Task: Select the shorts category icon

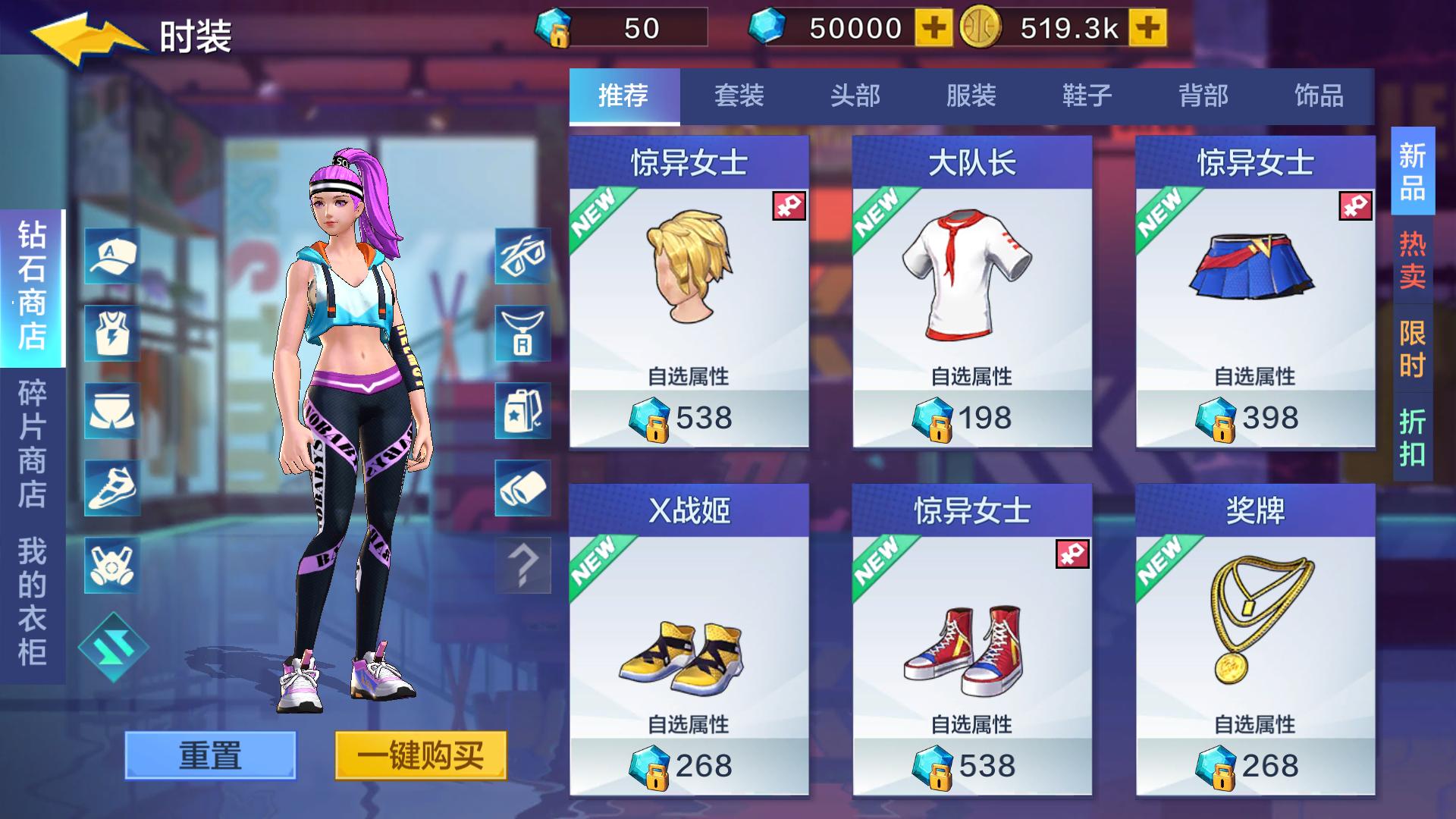Action: tap(111, 412)
